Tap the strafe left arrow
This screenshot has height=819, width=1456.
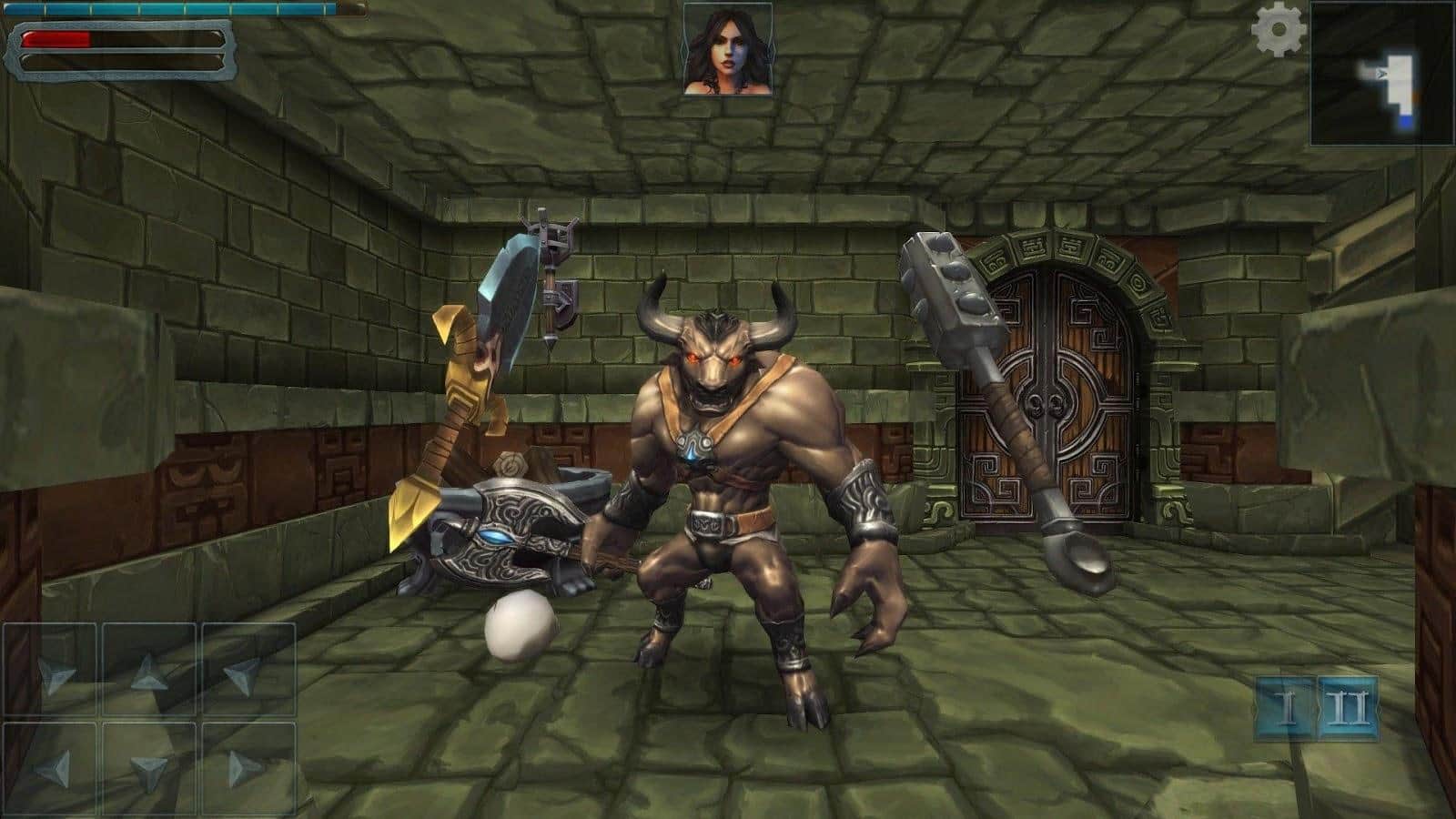point(51,770)
